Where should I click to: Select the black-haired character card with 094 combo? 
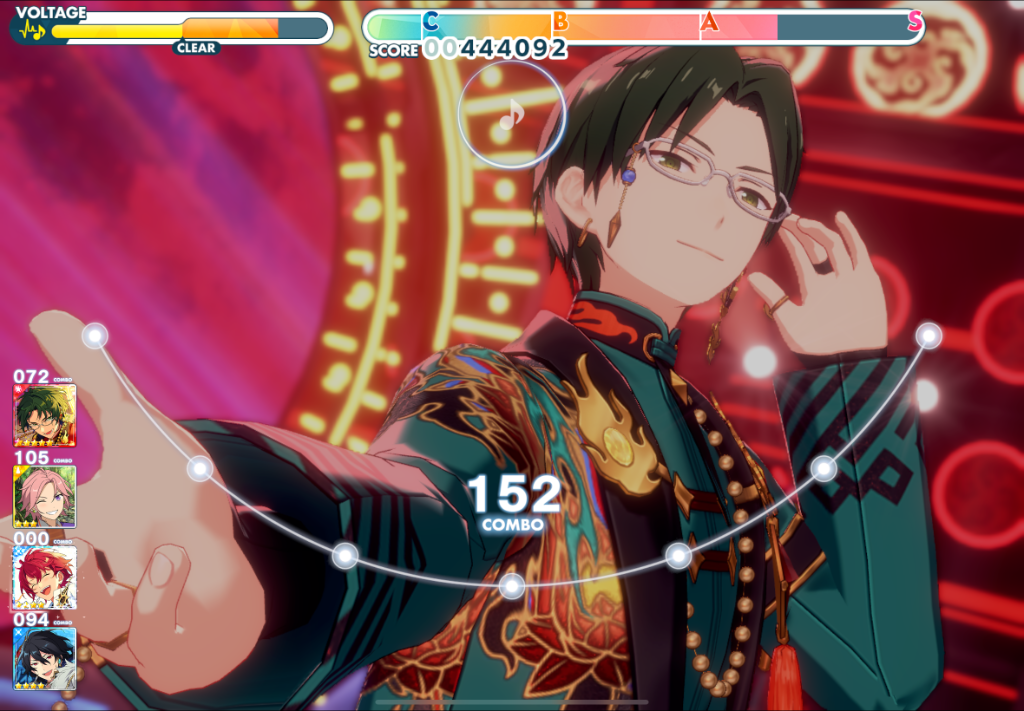pos(44,659)
